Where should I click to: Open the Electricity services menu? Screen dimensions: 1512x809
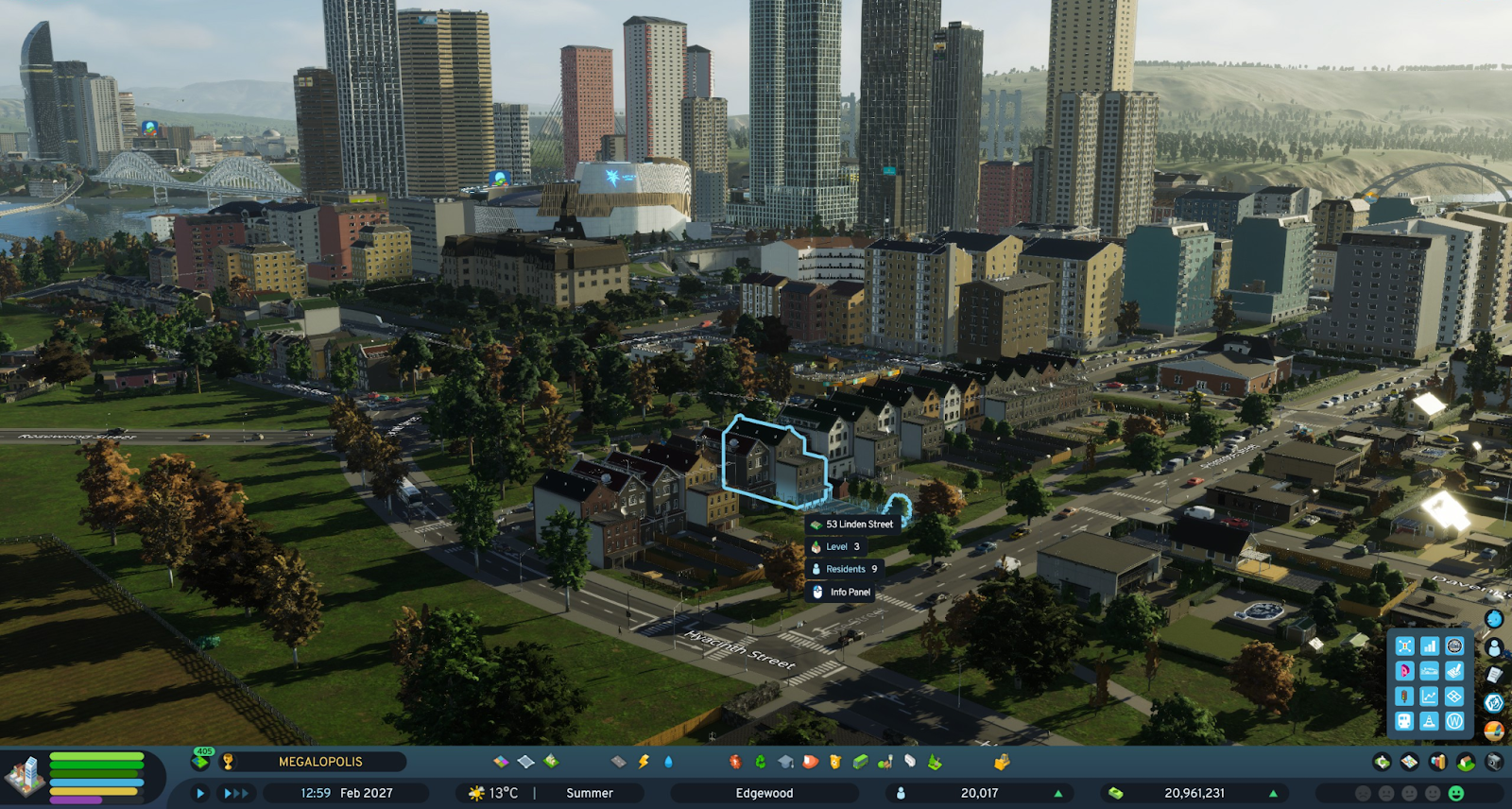(x=644, y=762)
